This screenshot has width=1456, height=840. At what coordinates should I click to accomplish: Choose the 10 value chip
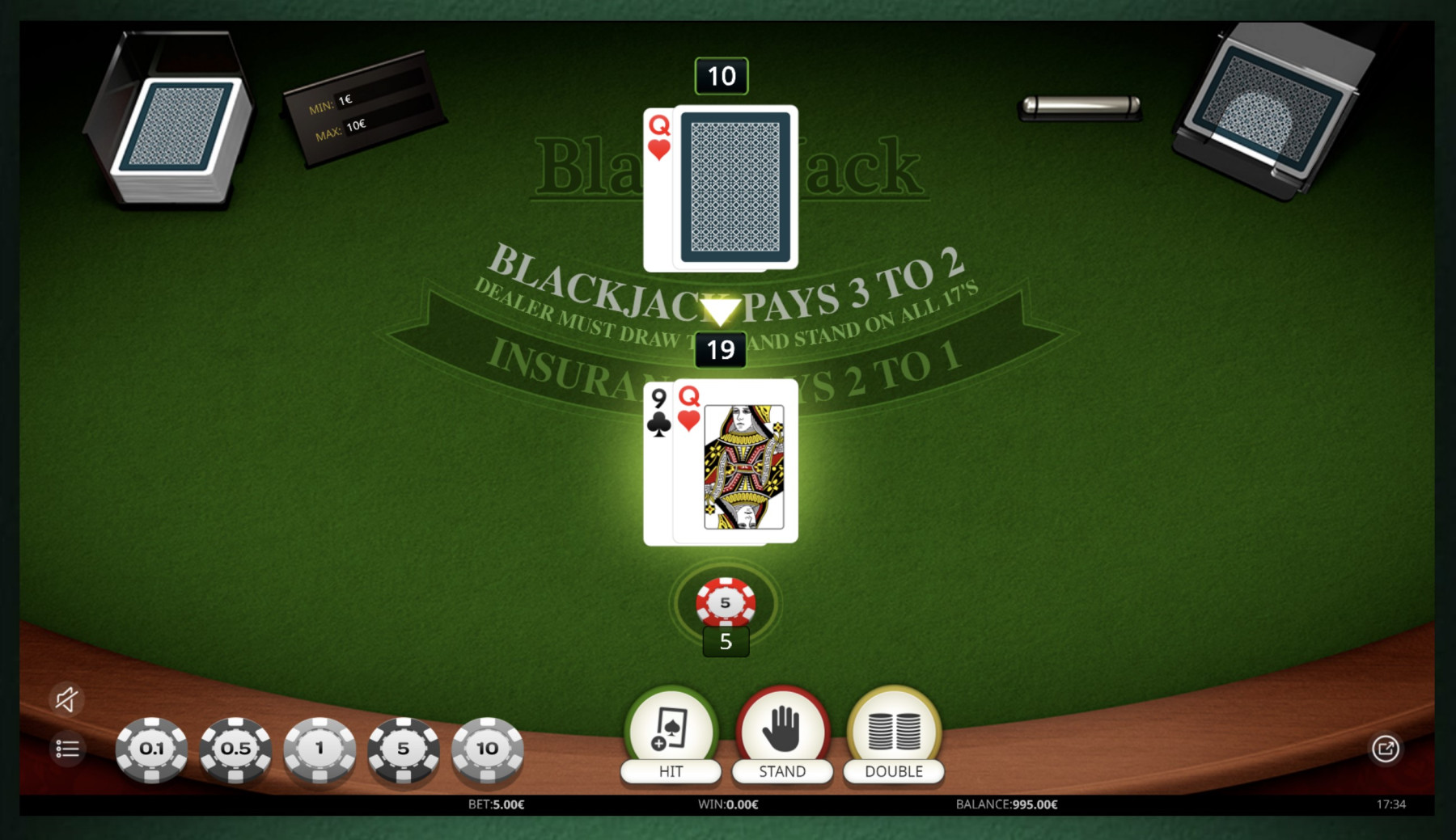pos(487,749)
